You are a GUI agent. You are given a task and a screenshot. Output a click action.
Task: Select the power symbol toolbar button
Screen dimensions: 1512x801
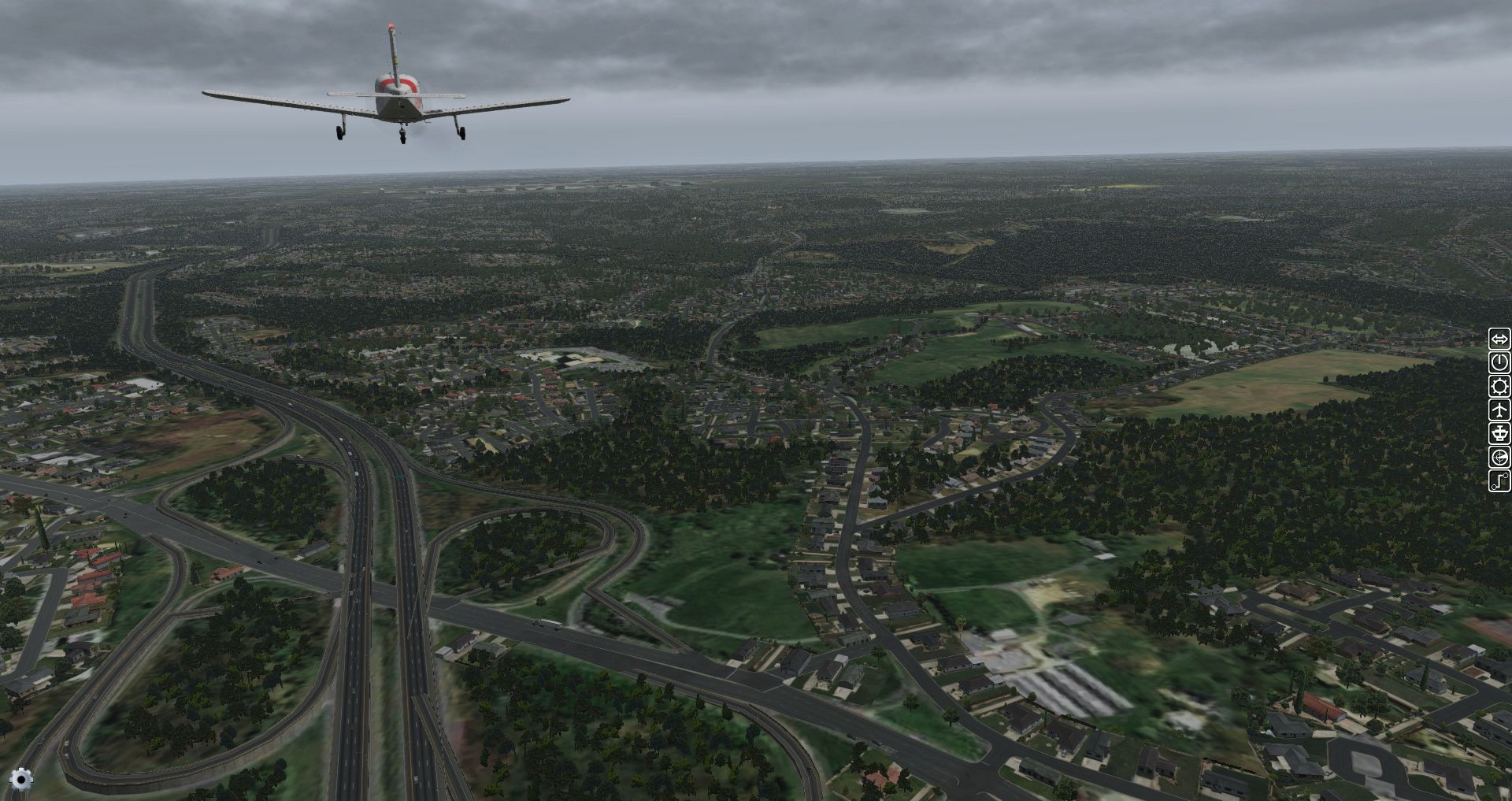click(1499, 362)
